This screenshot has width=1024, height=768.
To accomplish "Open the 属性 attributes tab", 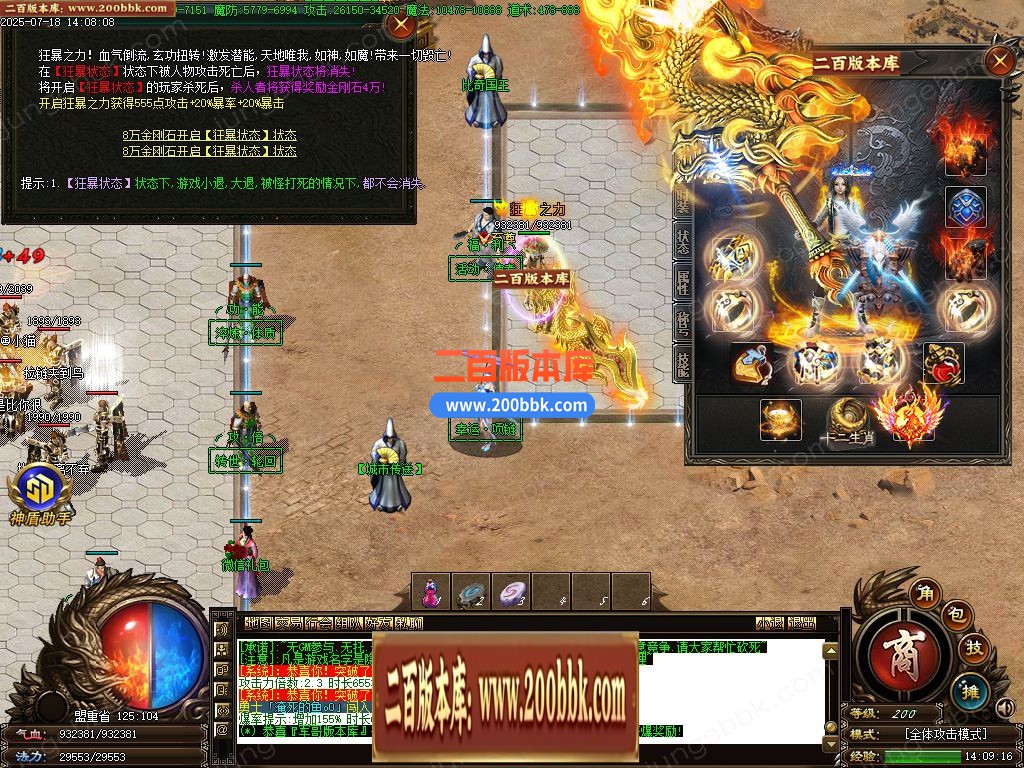I will (x=683, y=285).
